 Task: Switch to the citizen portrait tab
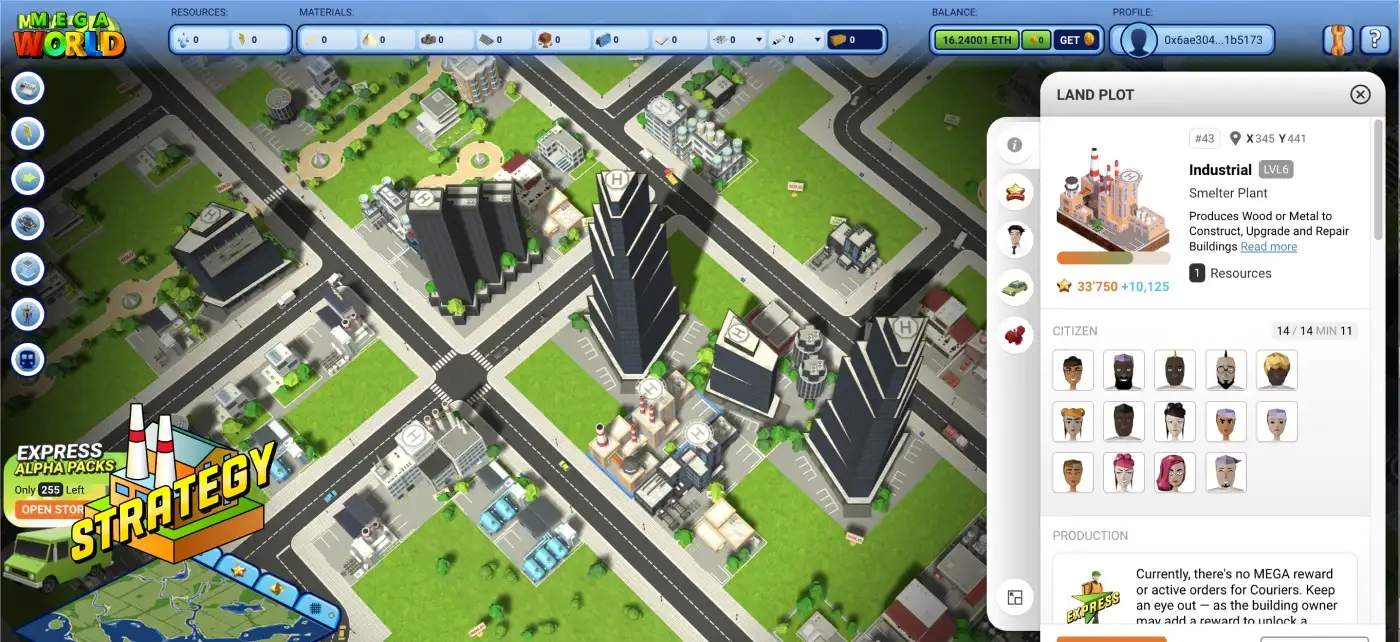[1015, 240]
